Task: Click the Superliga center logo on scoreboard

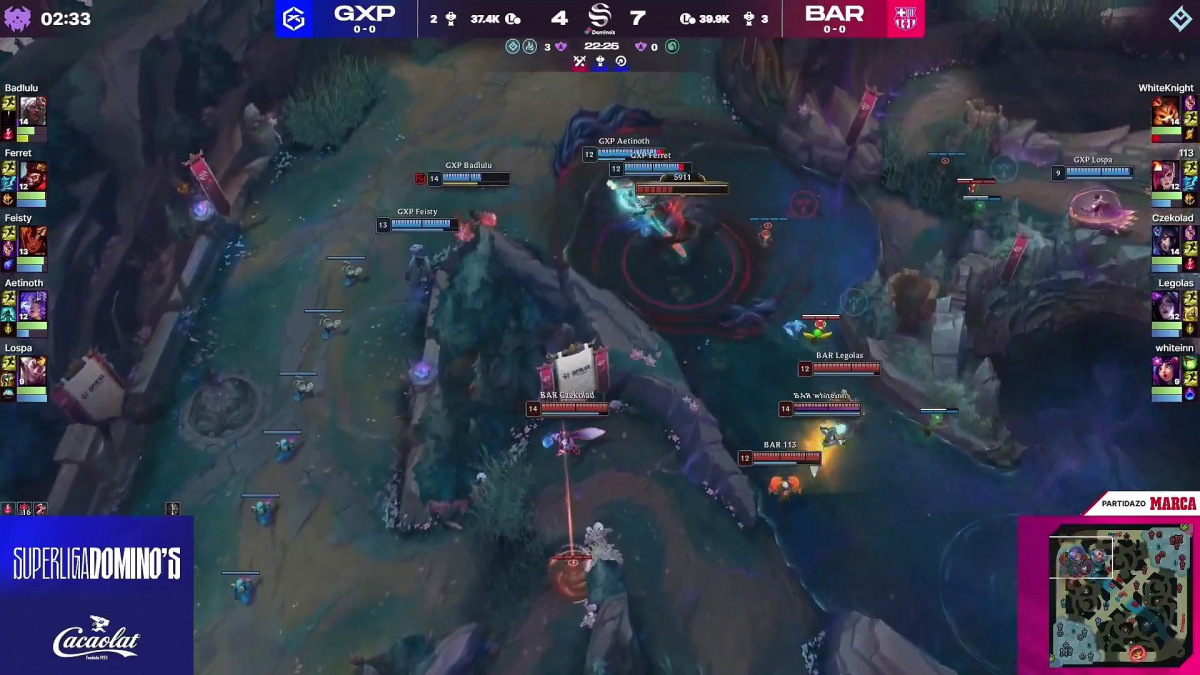Action: click(599, 18)
